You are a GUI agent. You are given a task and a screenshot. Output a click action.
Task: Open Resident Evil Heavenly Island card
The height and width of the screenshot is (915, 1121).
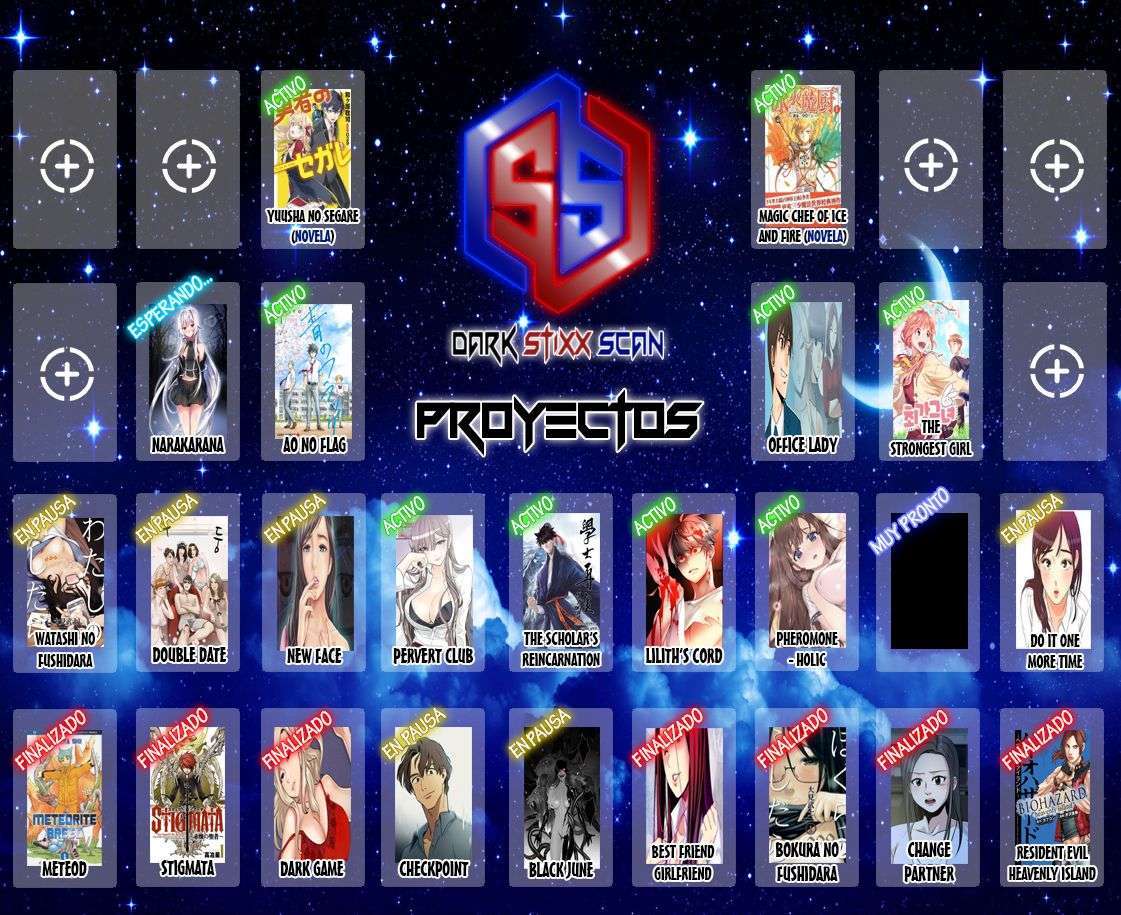click(1053, 797)
